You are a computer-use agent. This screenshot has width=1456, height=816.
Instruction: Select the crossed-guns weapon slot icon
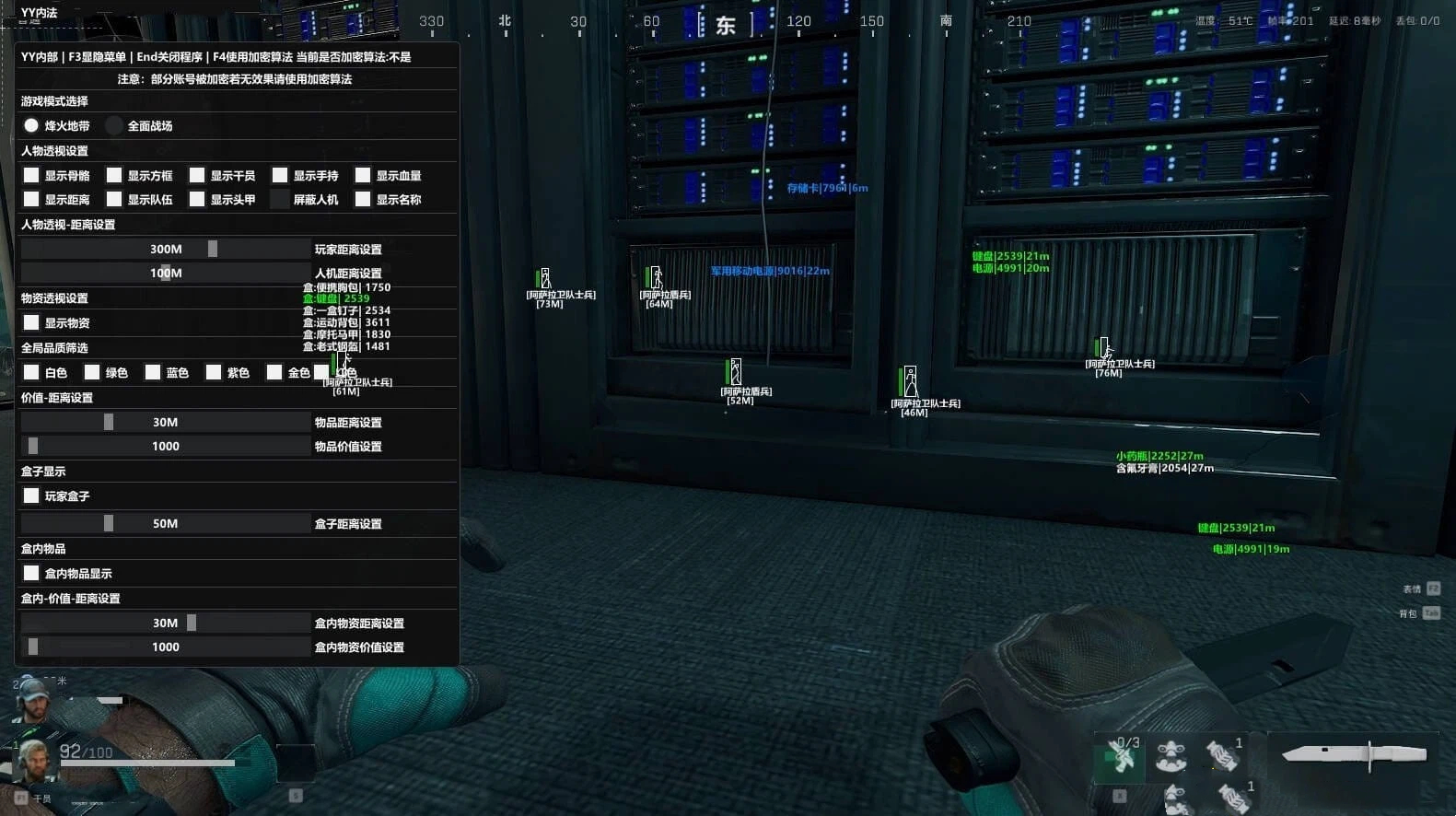(x=1119, y=758)
